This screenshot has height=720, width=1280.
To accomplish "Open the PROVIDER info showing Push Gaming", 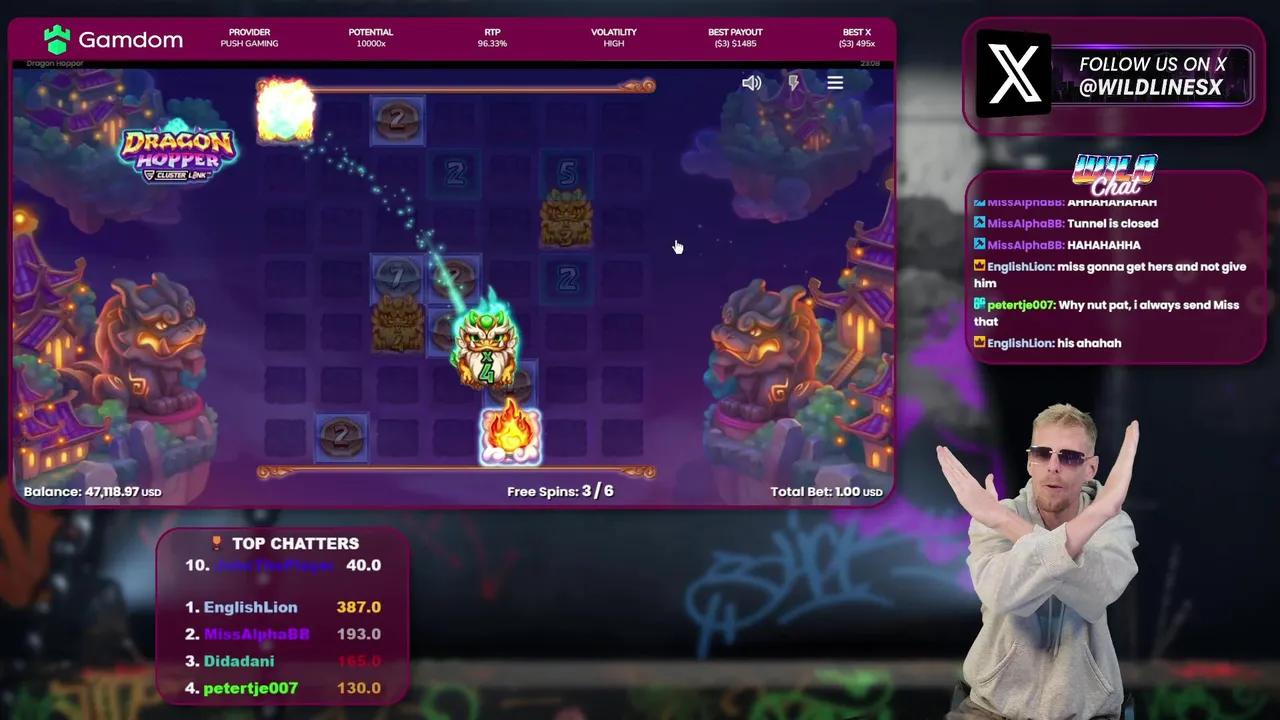I will tap(249, 38).
